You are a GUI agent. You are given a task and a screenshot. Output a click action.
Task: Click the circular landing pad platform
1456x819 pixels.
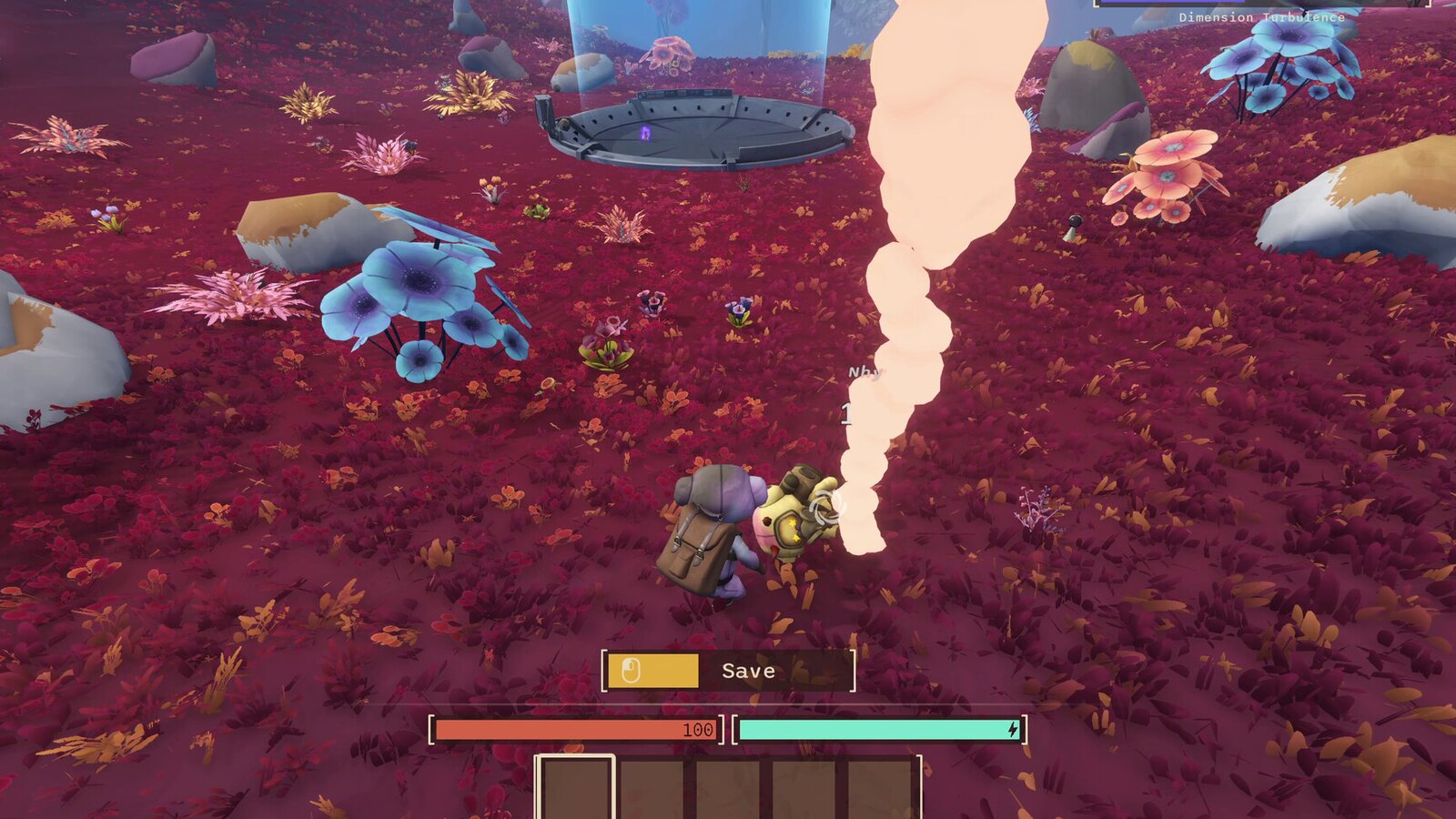tap(701, 127)
